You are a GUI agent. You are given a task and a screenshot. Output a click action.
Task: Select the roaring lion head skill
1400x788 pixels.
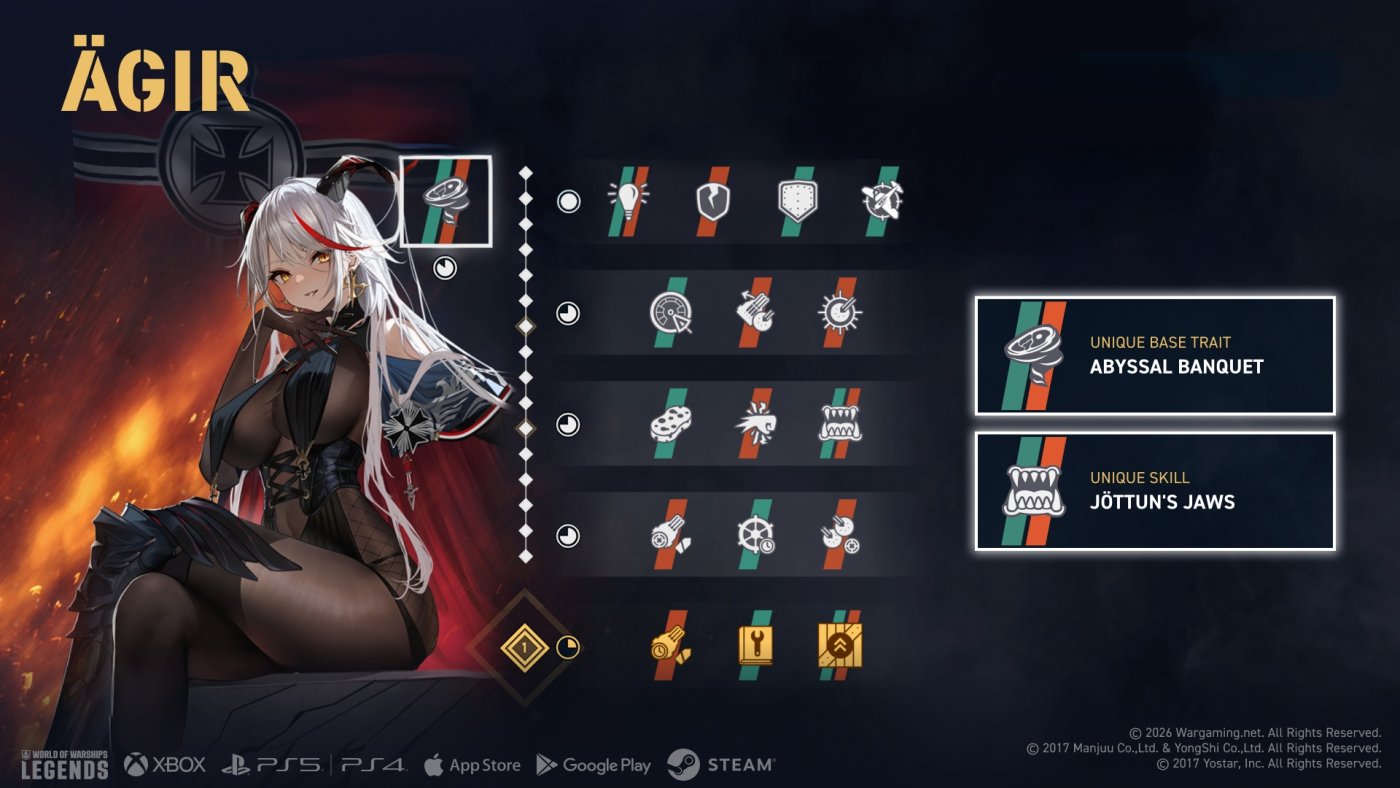click(755, 424)
